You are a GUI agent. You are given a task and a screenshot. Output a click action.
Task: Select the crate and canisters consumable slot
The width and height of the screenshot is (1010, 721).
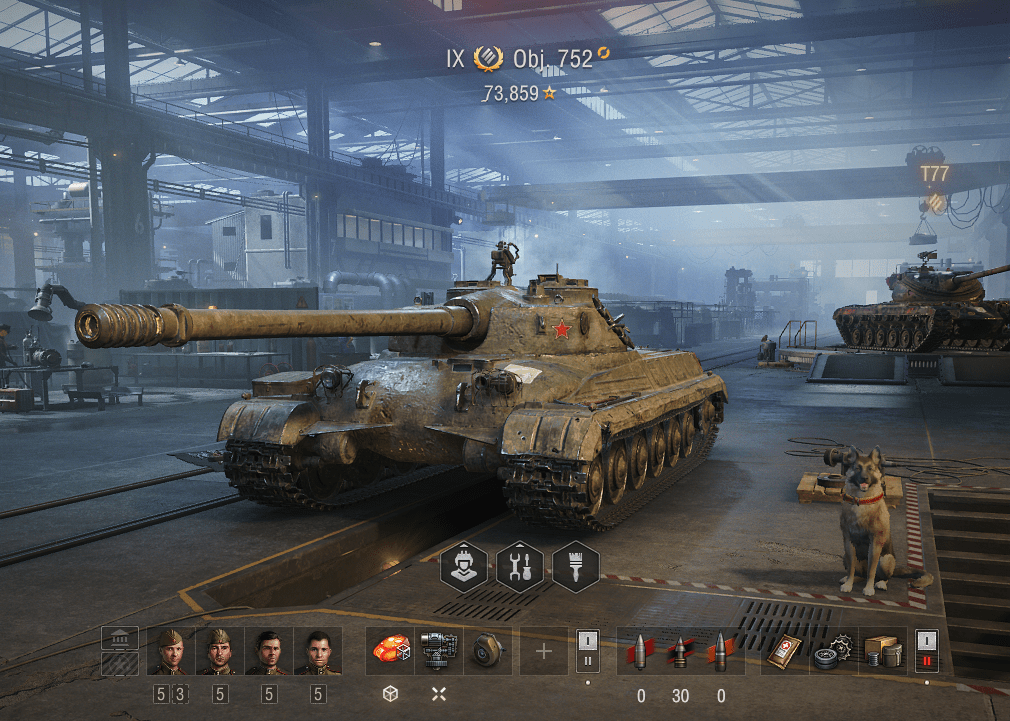coord(882,652)
